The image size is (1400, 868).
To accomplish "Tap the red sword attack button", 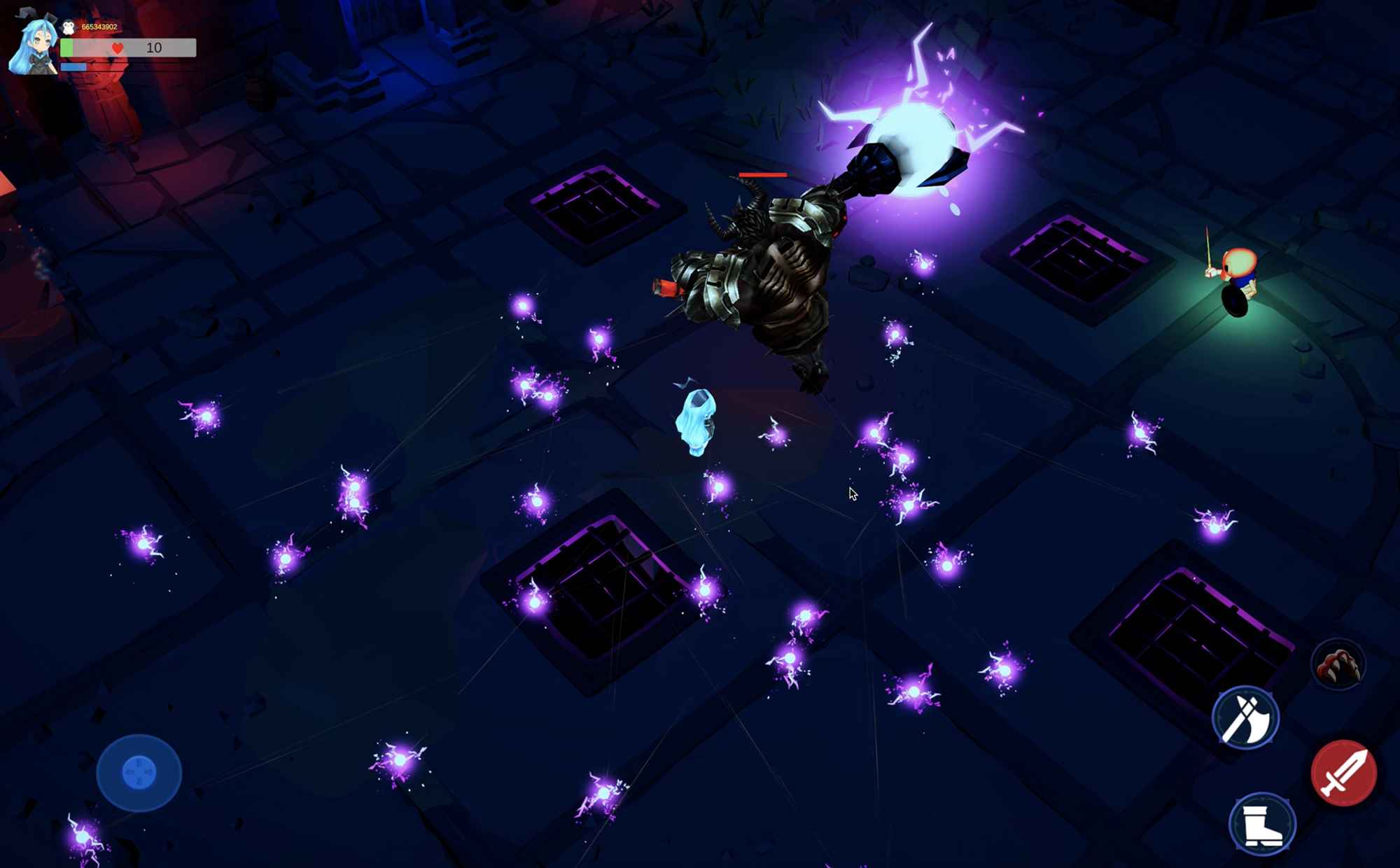I will click(x=1343, y=773).
